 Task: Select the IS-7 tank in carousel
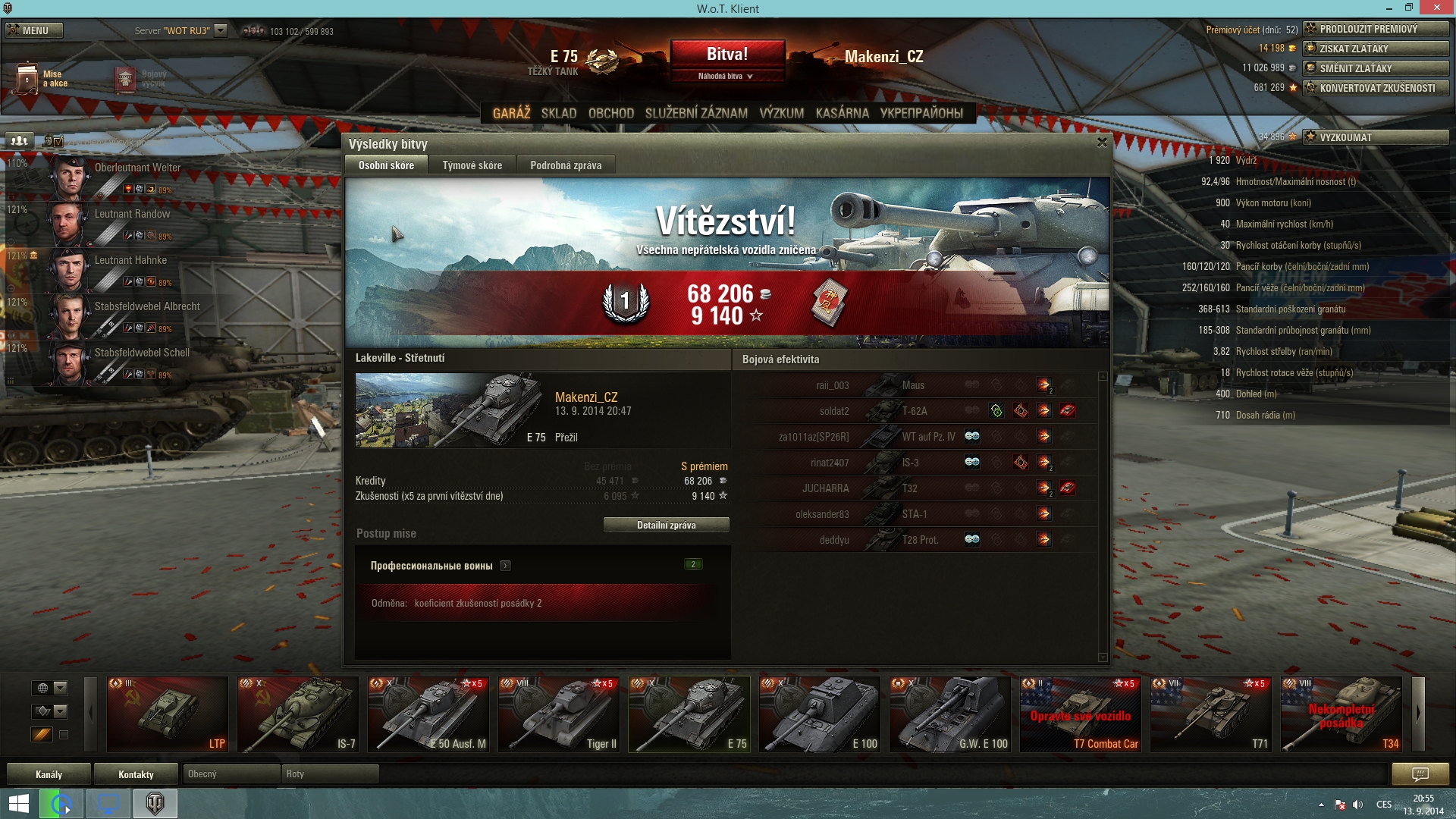298,714
